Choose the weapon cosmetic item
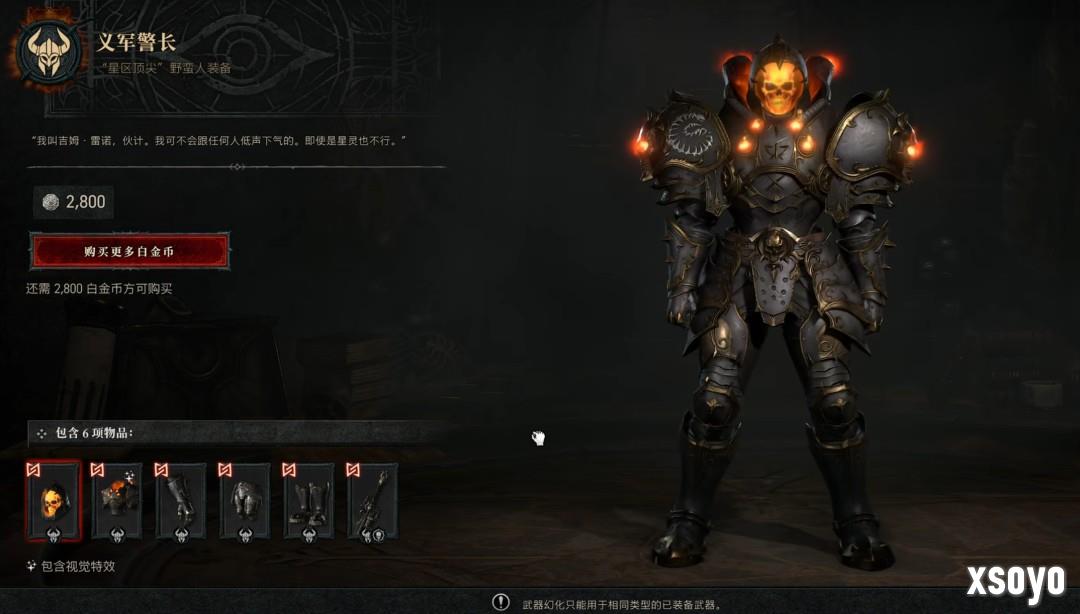This screenshot has width=1080, height=614. pyautogui.click(x=372, y=501)
